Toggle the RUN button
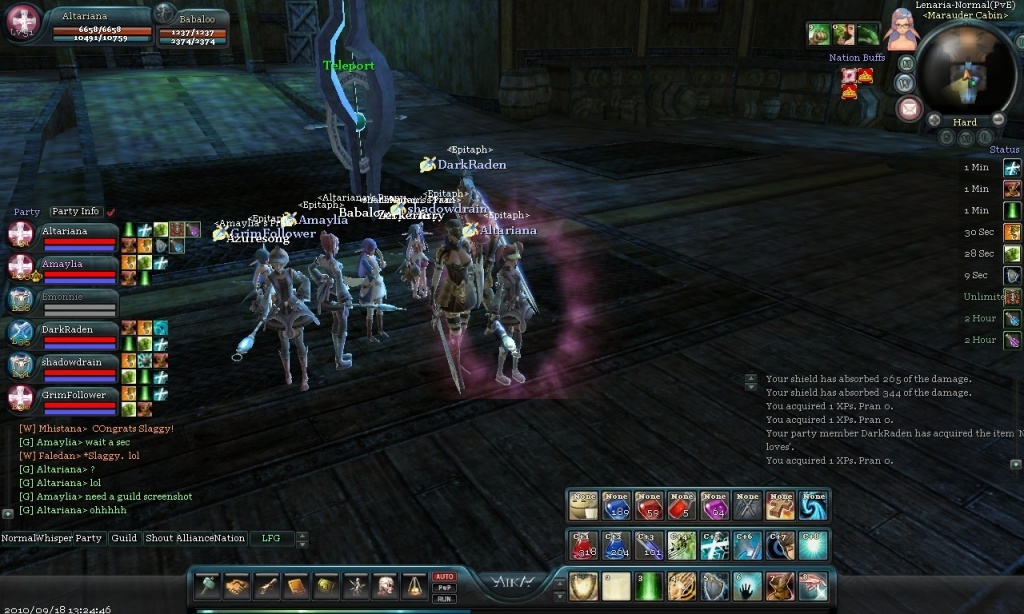Screen dimensions: 1024x614 (444, 598)
